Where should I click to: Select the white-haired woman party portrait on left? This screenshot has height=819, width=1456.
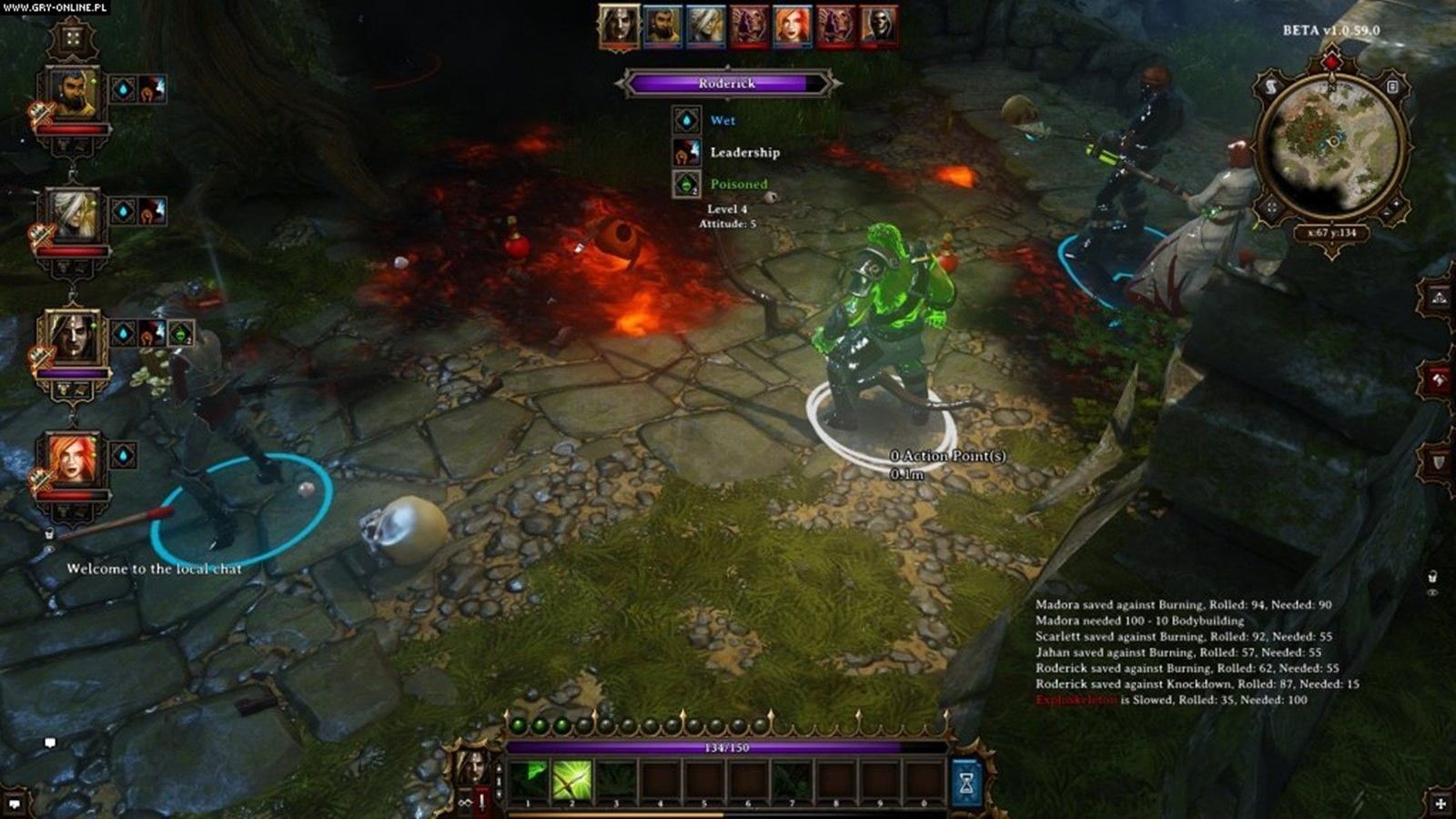coord(72,215)
